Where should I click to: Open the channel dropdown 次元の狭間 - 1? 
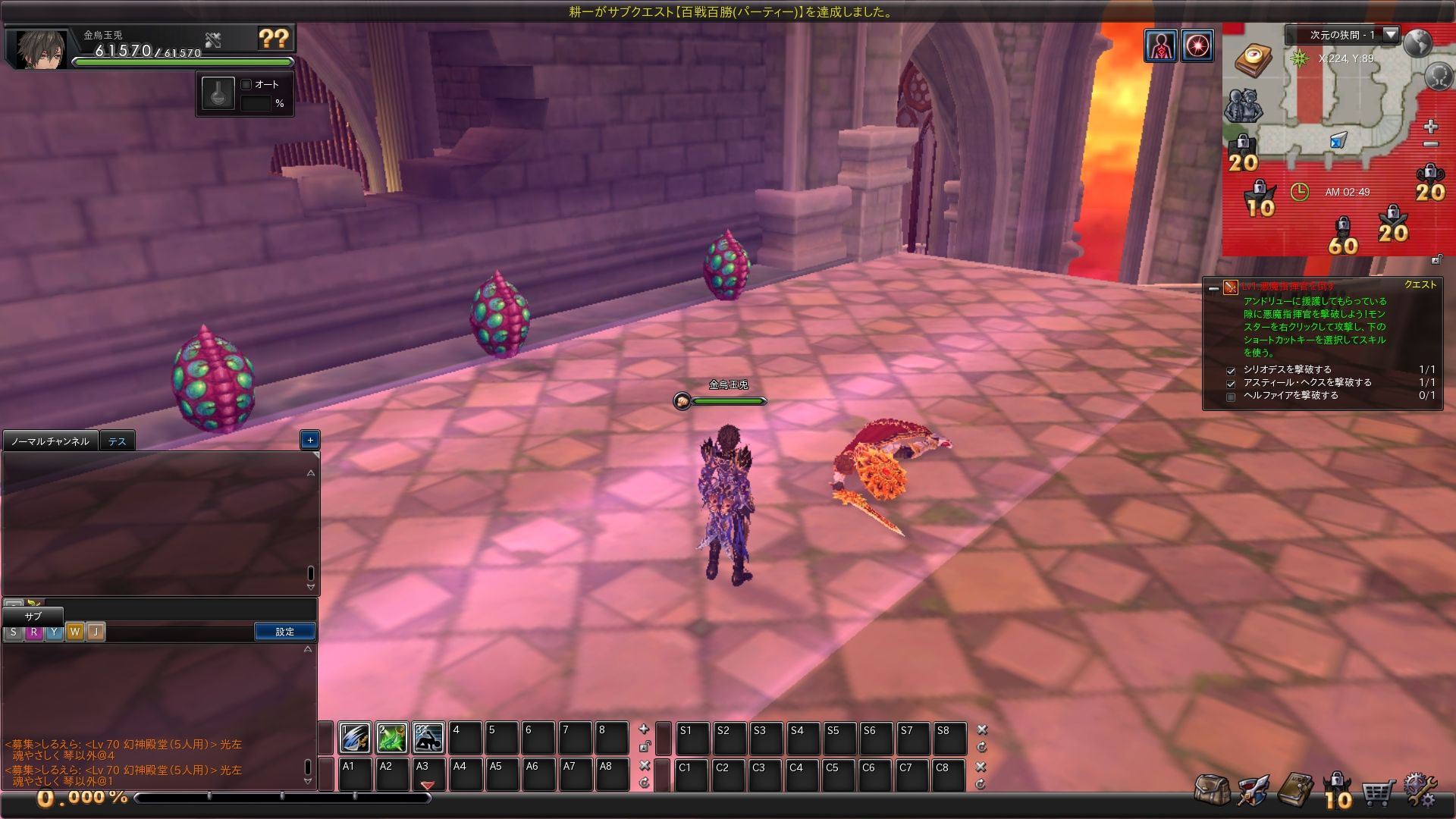click(x=1391, y=34)
